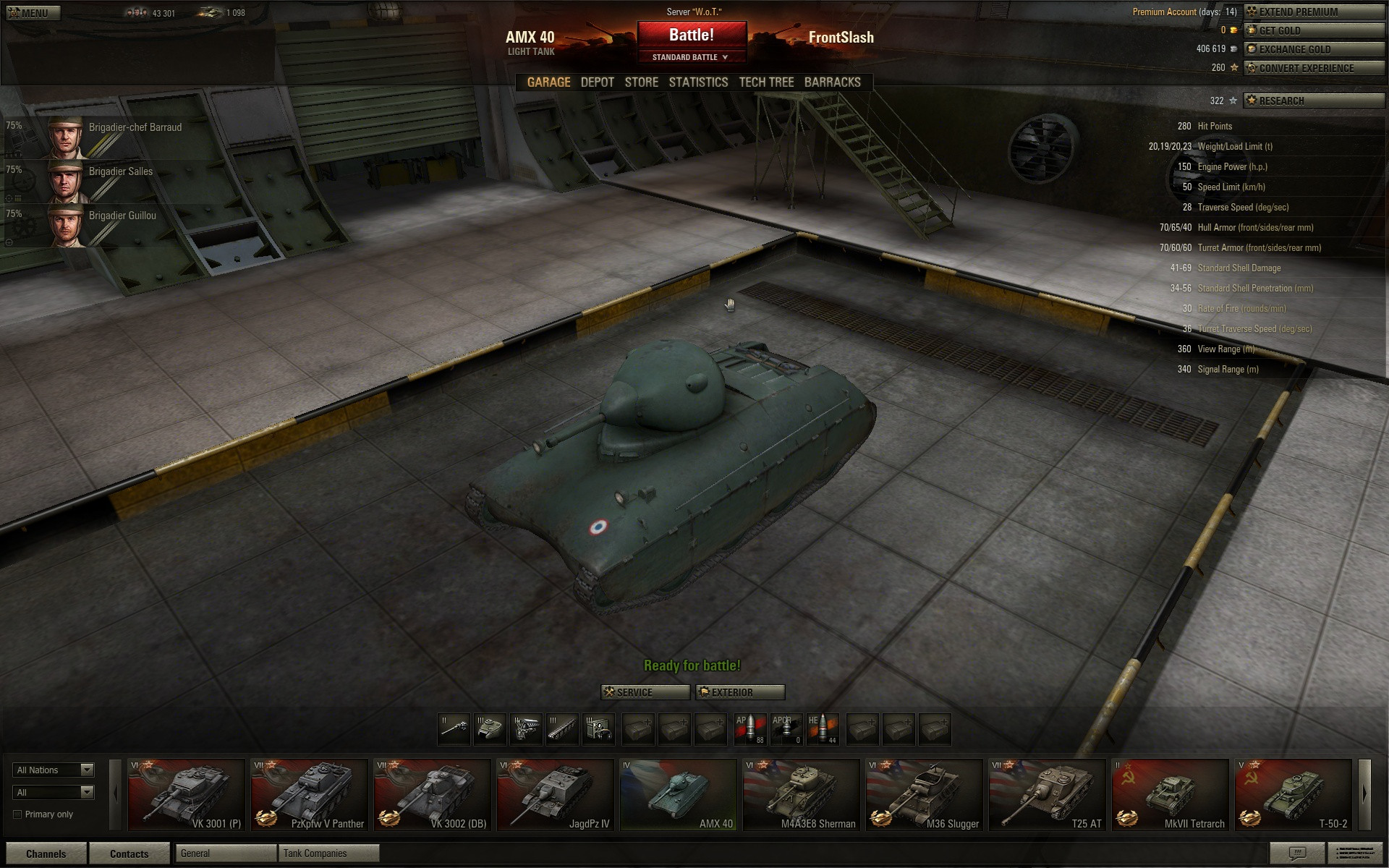Choose the M4A3E8 Sherman from carousel
This screenshot has width=1389, height=868.
pos(802,794)
